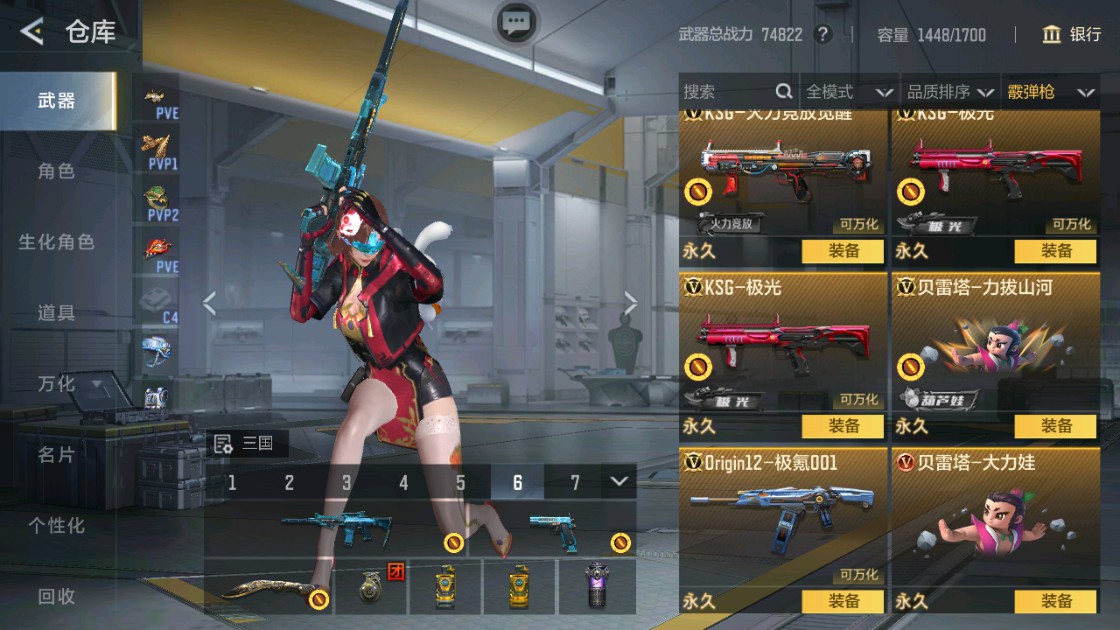The width and height of the screenshot is (1120, 630).
Task: Open the 霰弹枪 weapon type dropdown
Action: pos(1051,92)
